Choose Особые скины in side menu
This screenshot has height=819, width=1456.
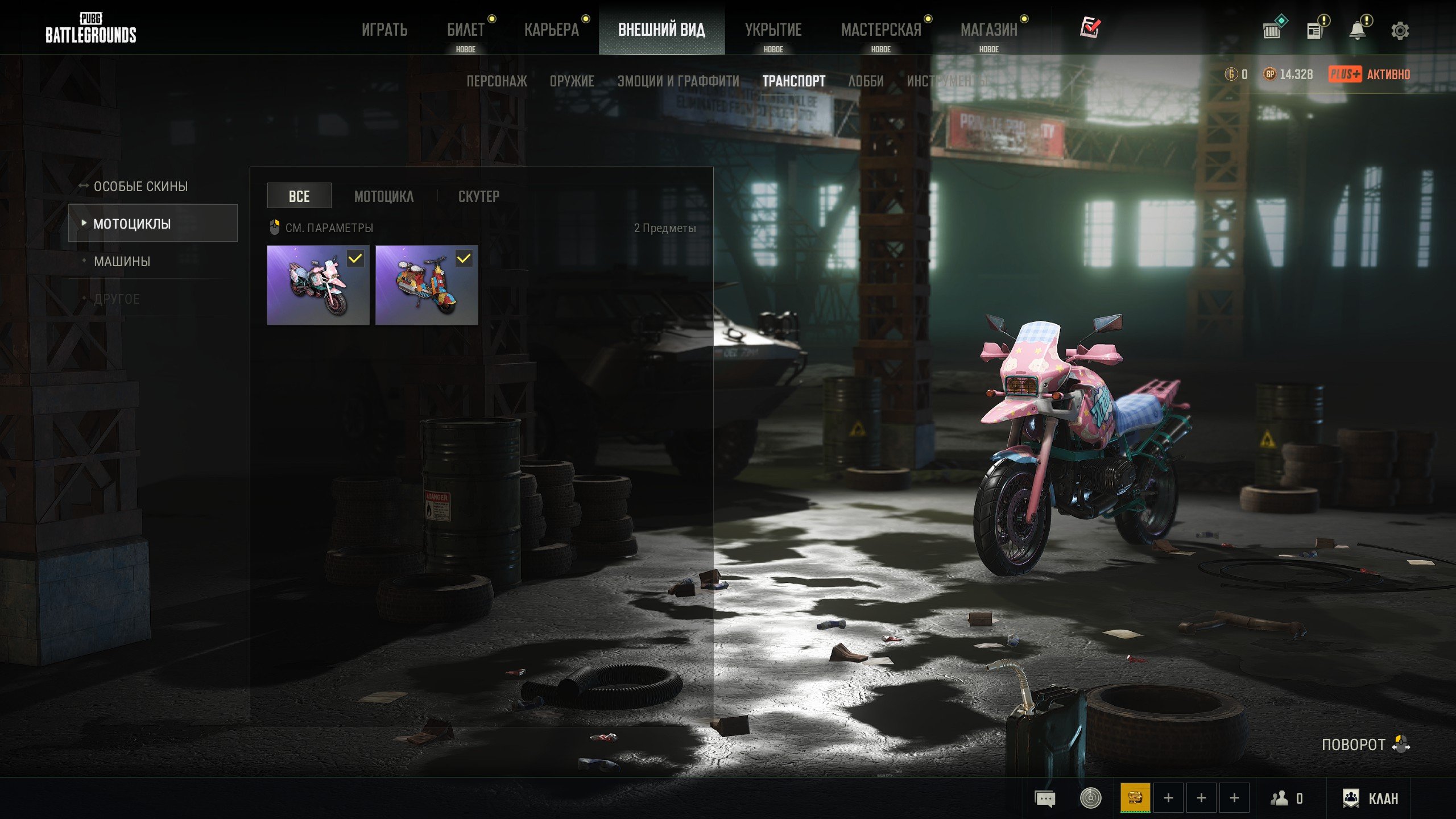tap(140, 187)
